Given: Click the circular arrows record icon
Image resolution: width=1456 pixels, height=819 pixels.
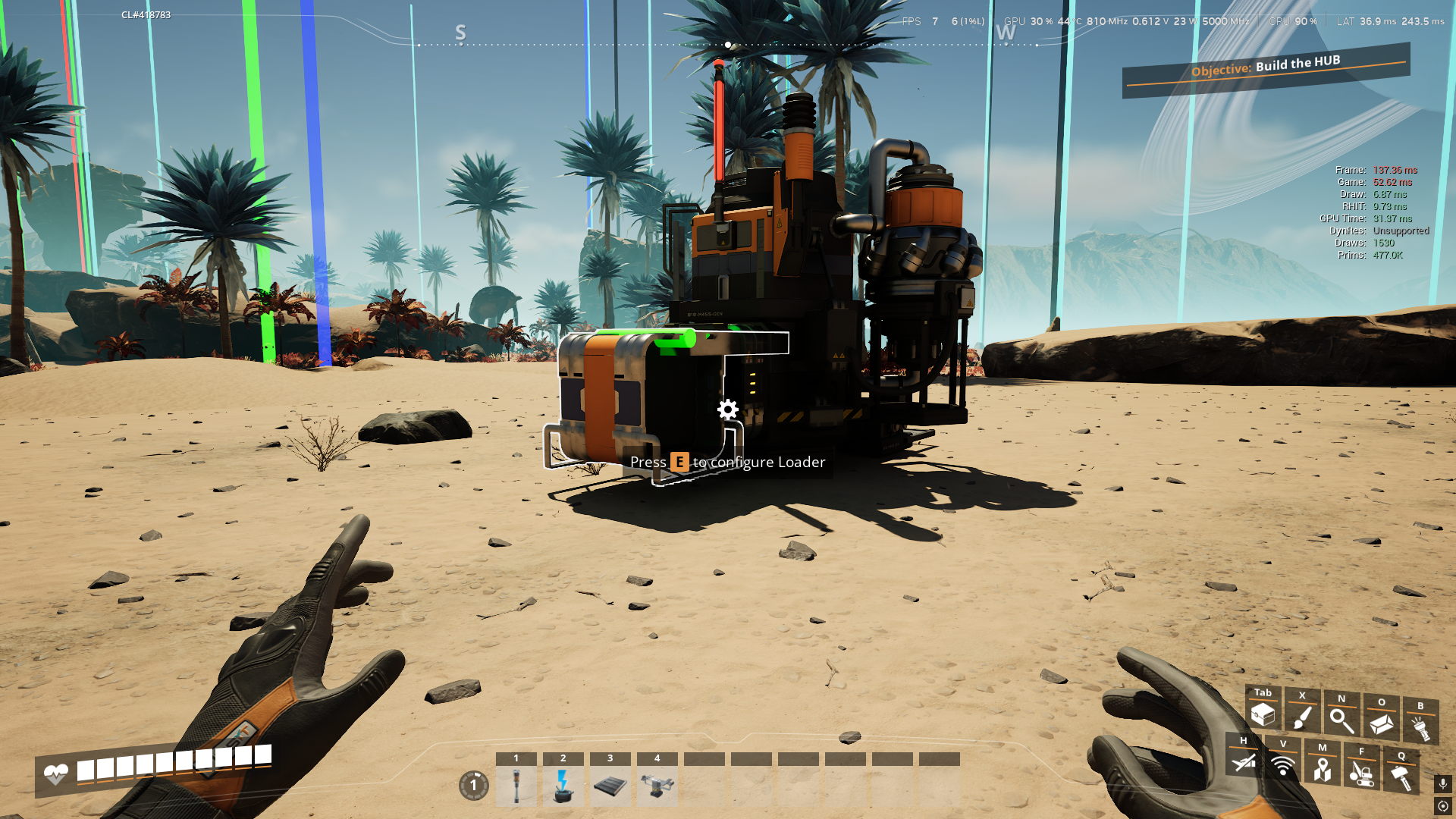Looking at the screenshot, I should 1443,806.
